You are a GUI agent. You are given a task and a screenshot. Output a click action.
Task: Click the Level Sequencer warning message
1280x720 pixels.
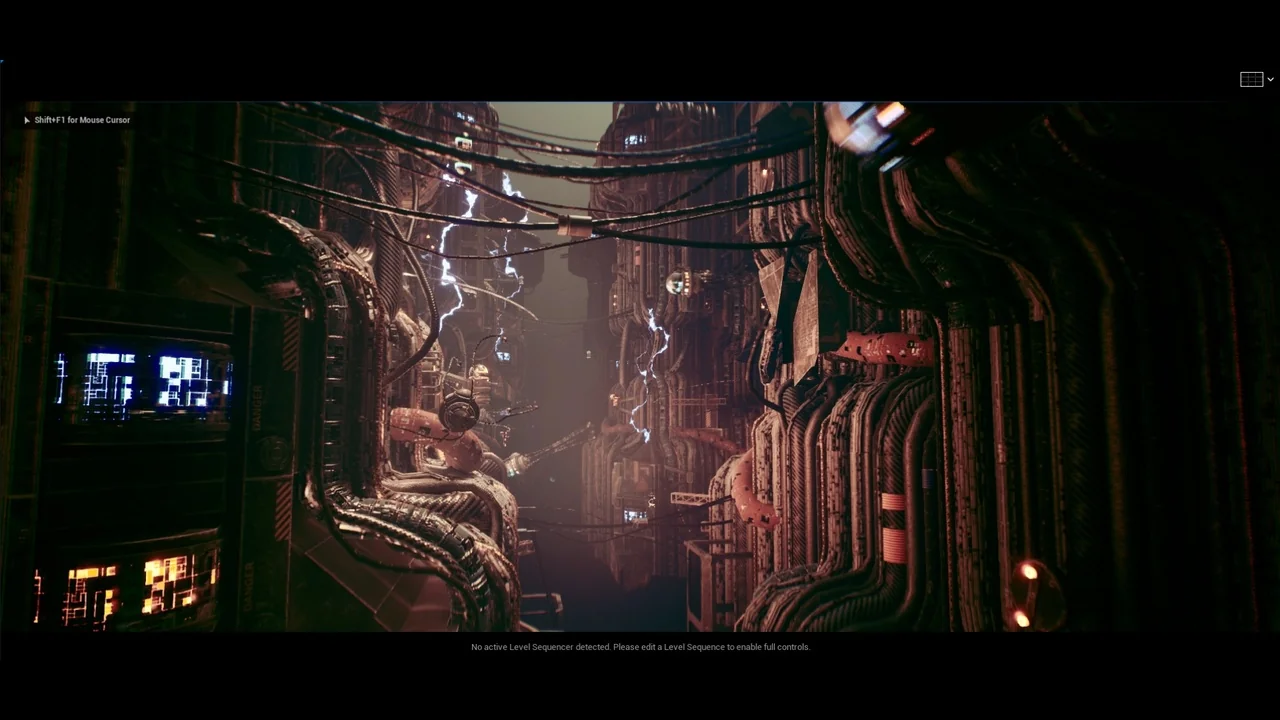click(640, 647)
